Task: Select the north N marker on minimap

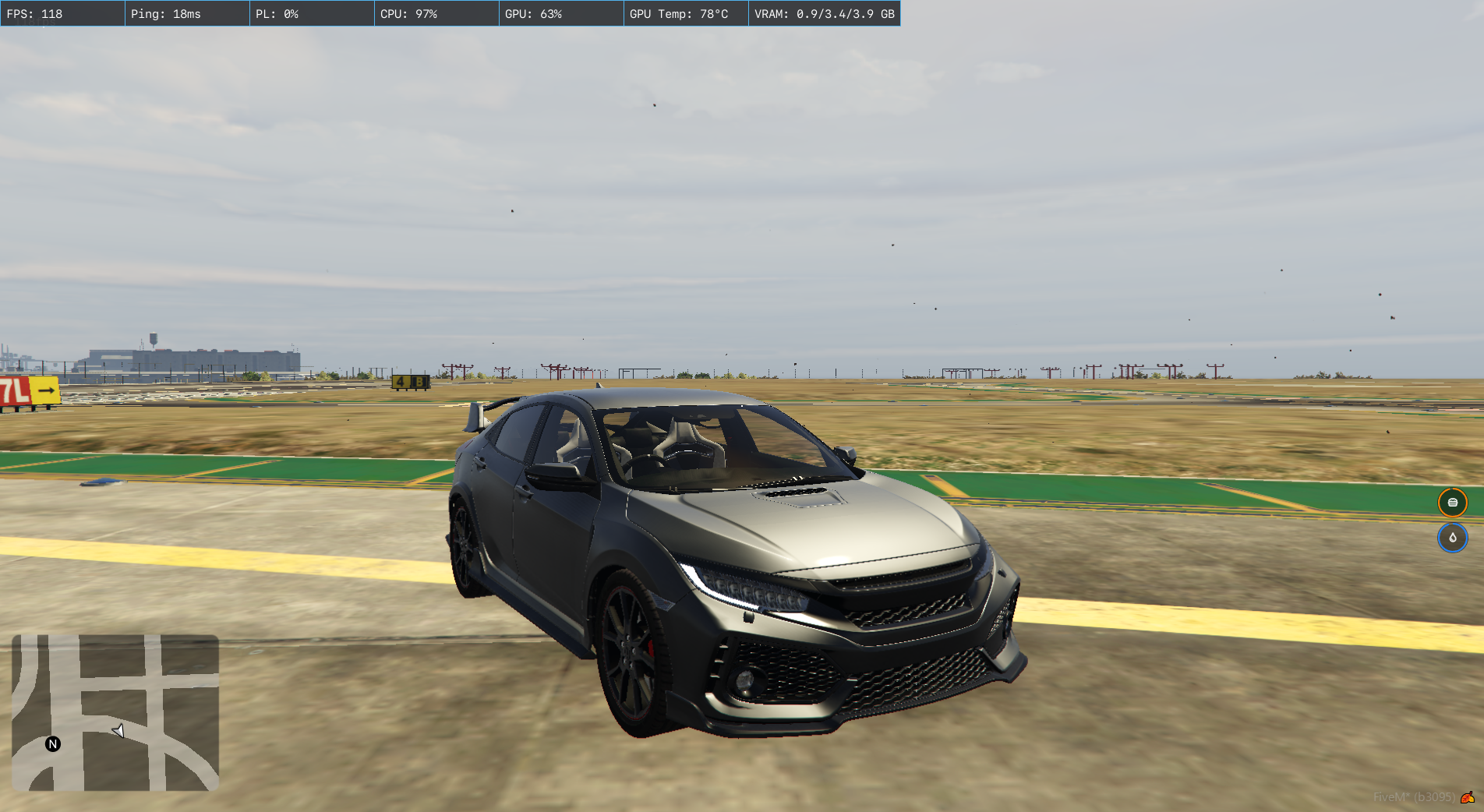Action: (53, 743)
